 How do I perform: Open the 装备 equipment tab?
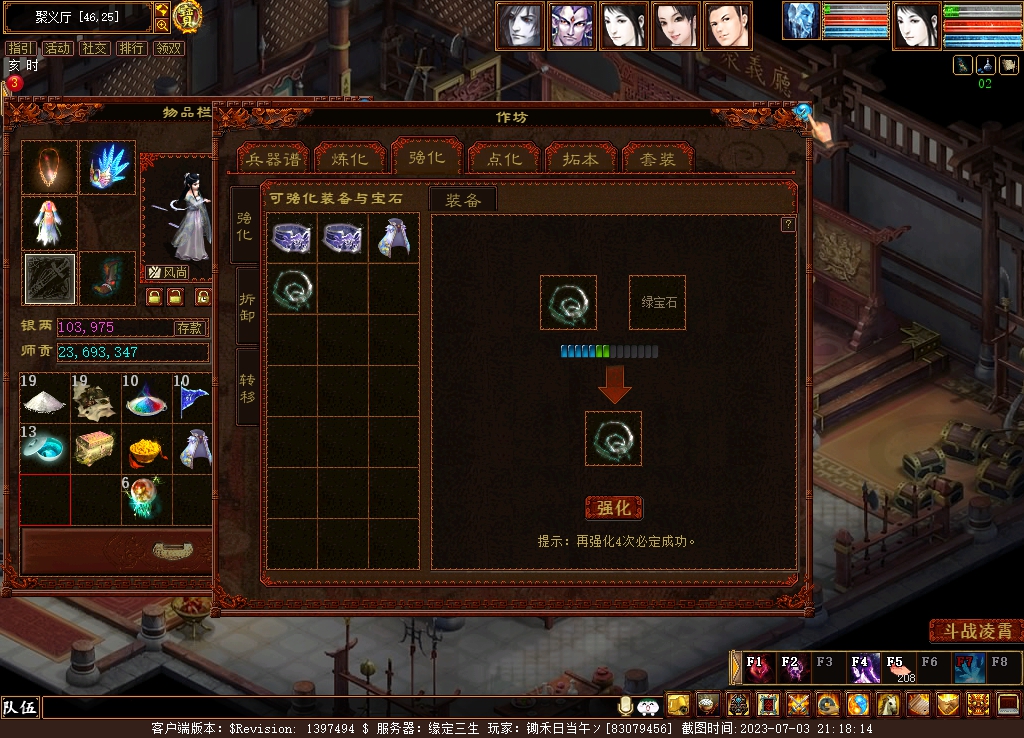tap(463, 200)
